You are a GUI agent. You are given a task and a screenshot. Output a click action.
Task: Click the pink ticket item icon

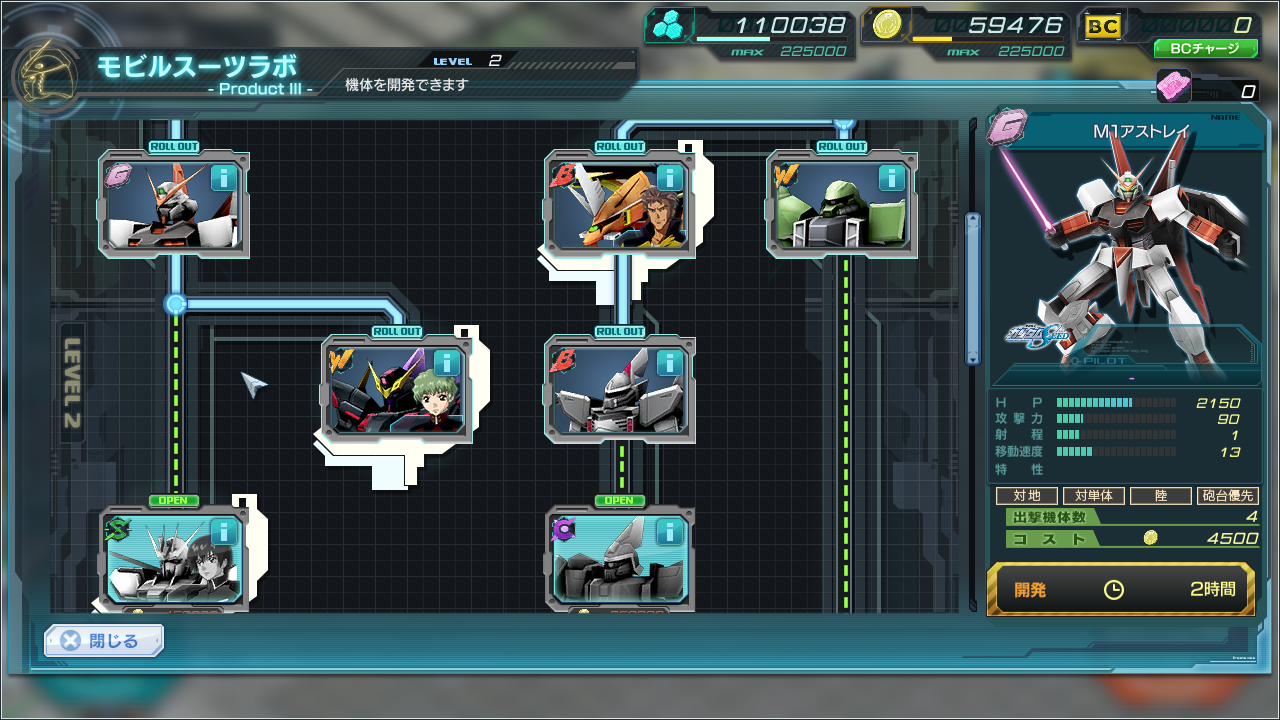point(1173,87)
